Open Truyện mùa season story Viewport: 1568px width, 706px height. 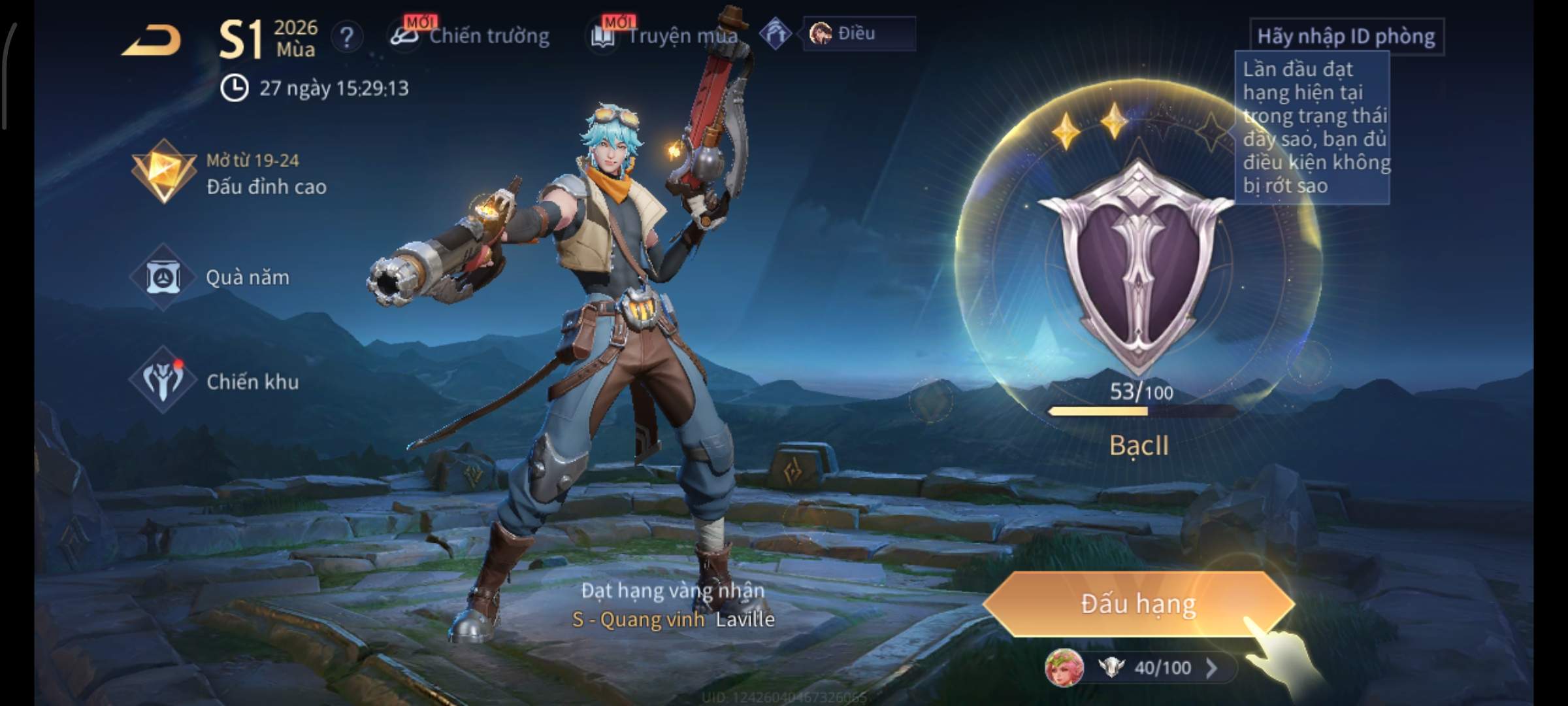665,36
